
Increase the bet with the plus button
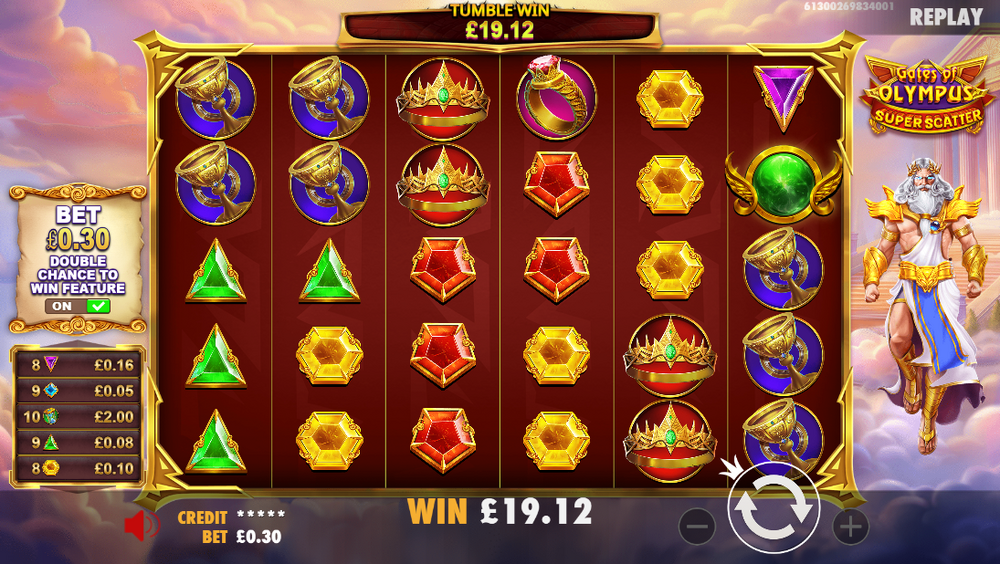(x=850, y=526)
